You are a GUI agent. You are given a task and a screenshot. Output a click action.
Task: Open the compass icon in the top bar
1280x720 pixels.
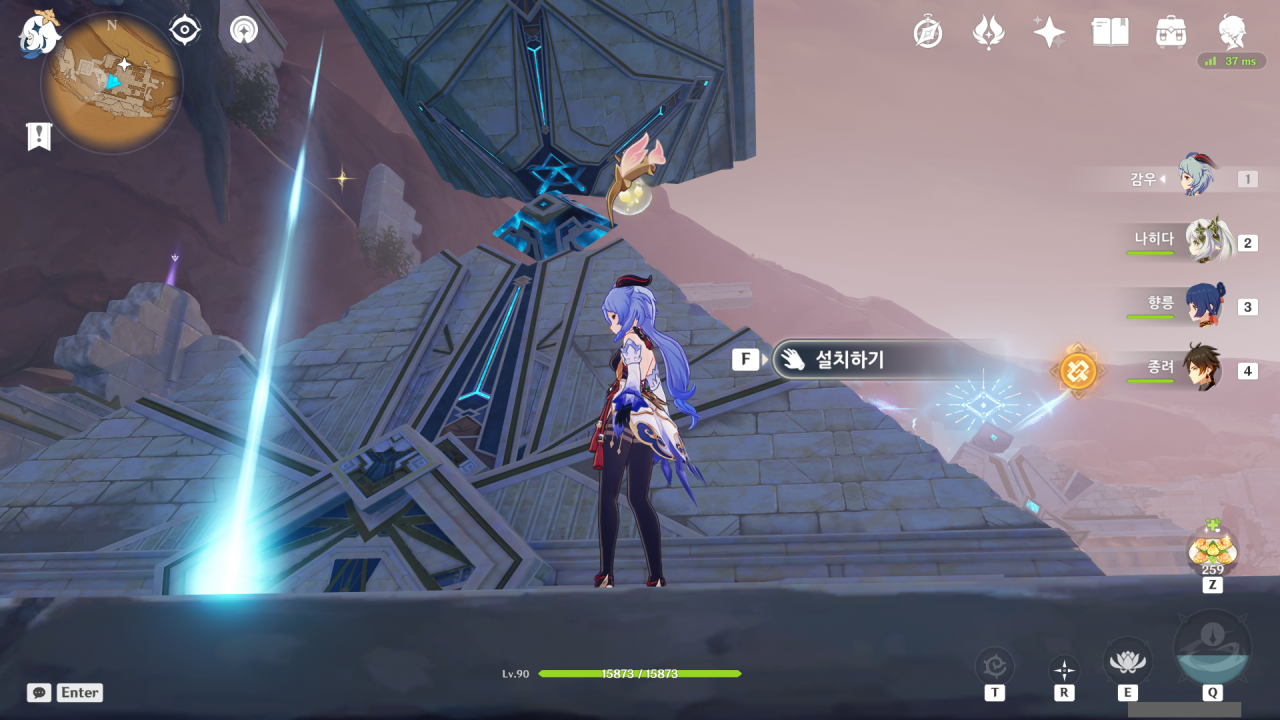(x=928, y=33)
